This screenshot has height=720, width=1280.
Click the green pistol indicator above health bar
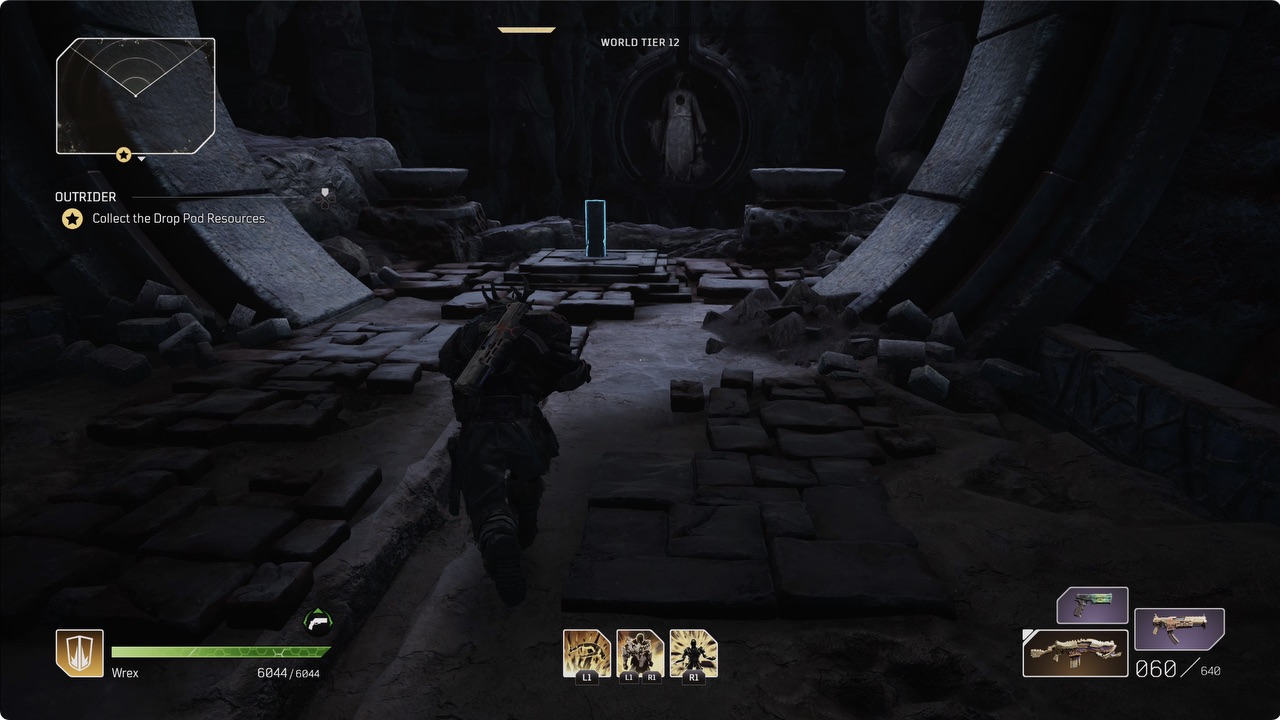pos(317,621)
